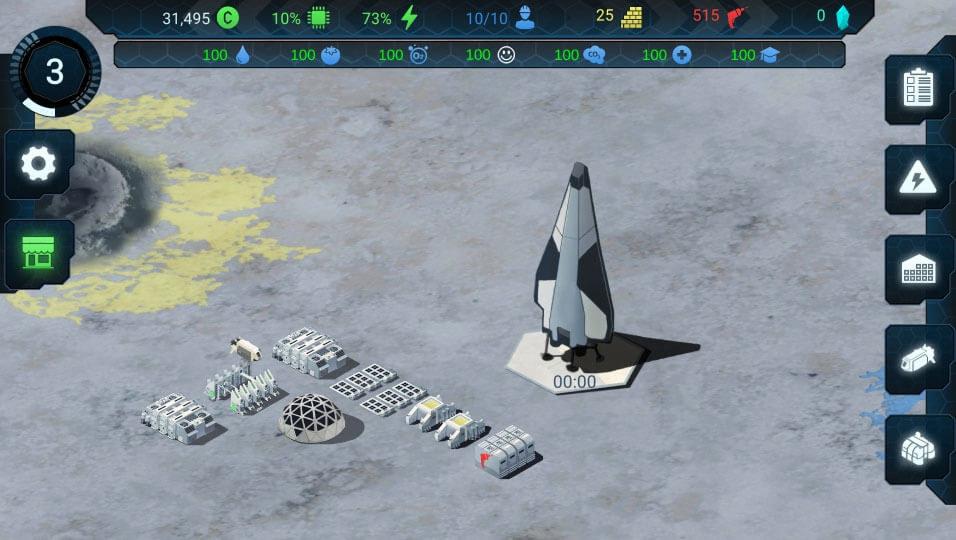Tap the green credits coin icon
This screenshot has width=956, height=540.
point(228,17)
